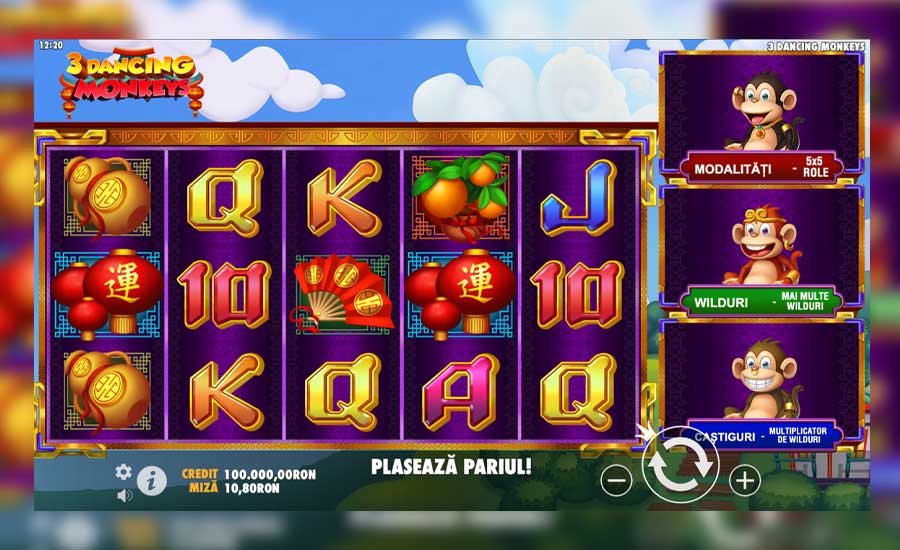Viewport: 900px width, 550px height.
Task: Increase the bet with the plus button
Action: (x=744, y=481)
